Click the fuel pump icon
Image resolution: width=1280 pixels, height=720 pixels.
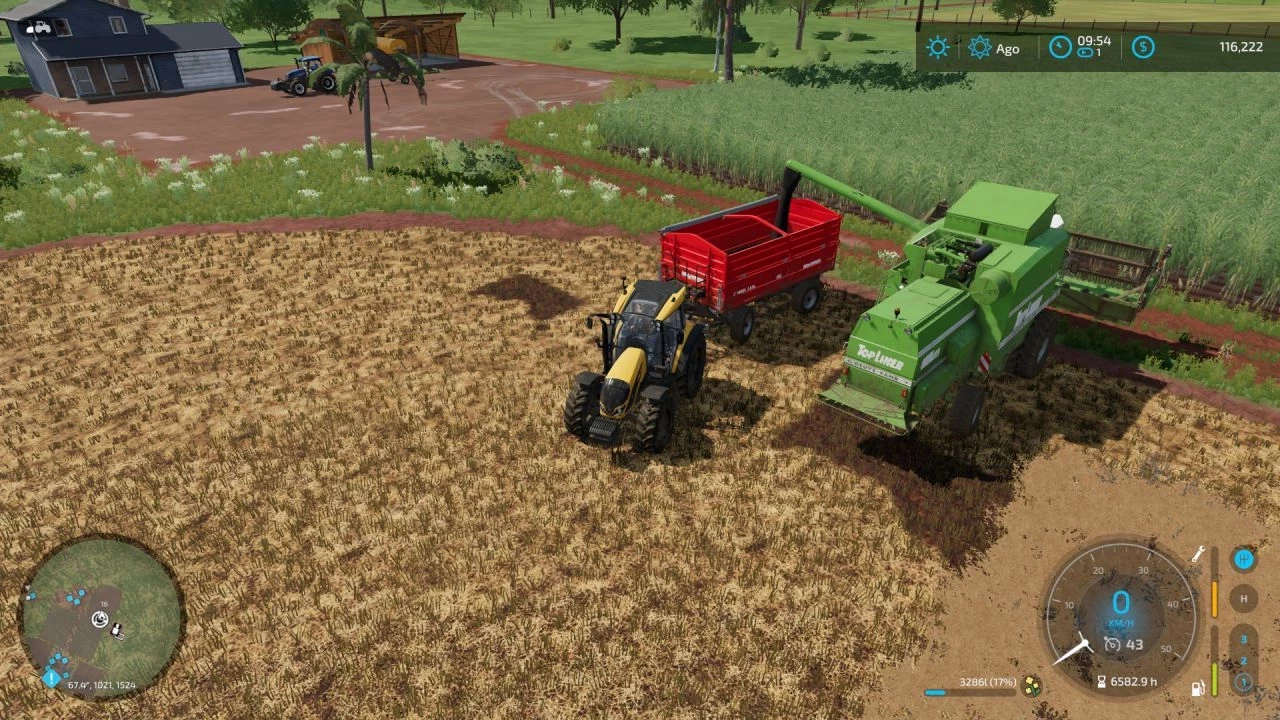(x=1198, y=689)
